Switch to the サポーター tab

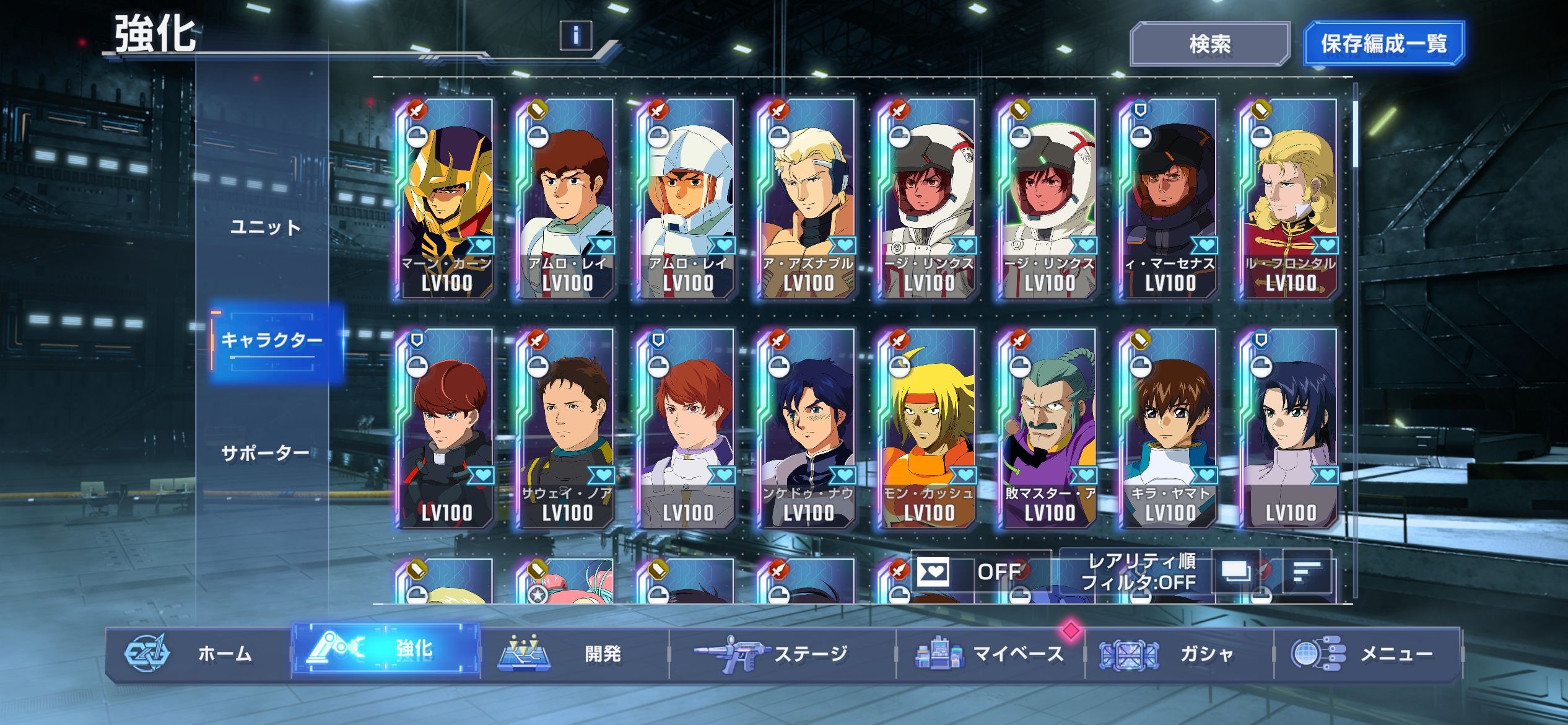click(265, 453)
